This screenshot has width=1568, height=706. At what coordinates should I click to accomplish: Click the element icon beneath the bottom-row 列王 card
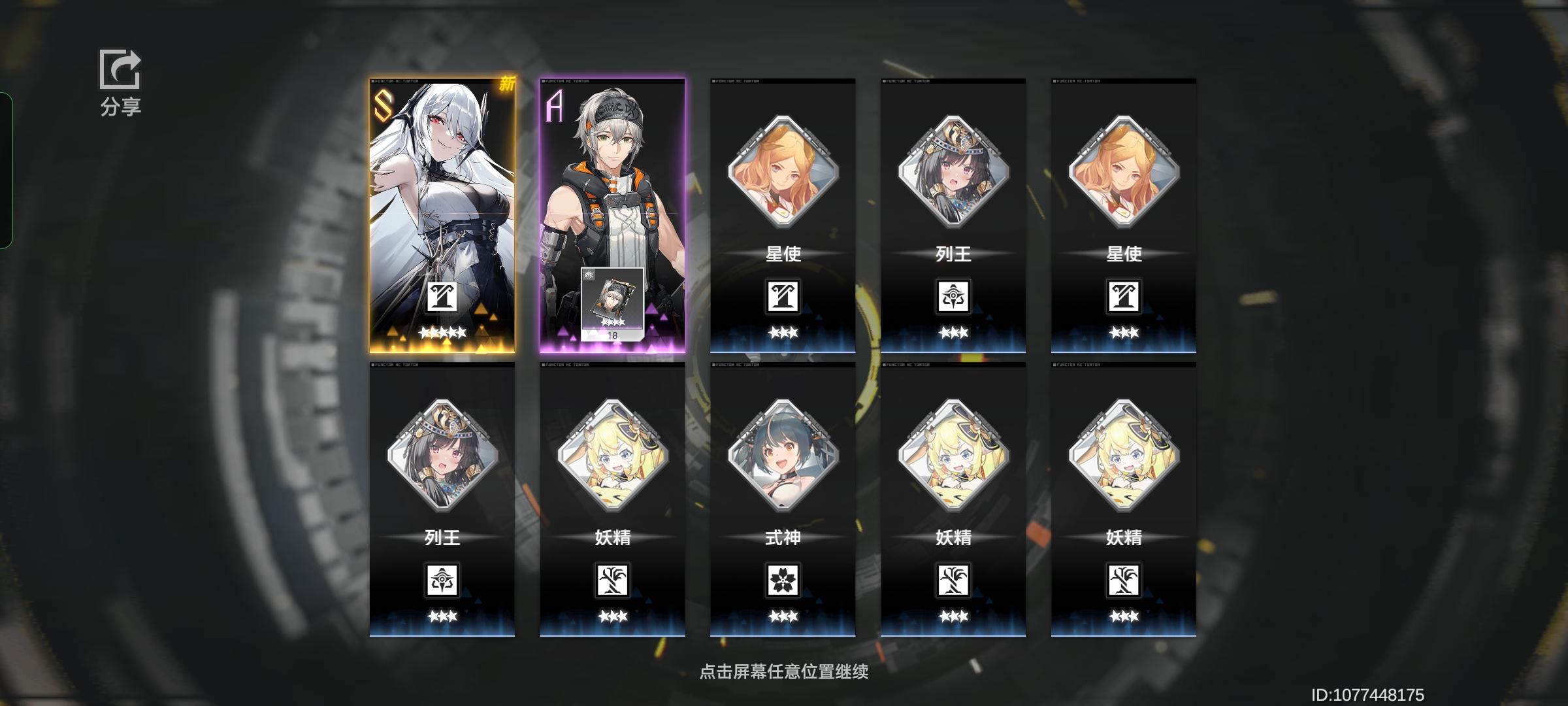pos(444,580)
